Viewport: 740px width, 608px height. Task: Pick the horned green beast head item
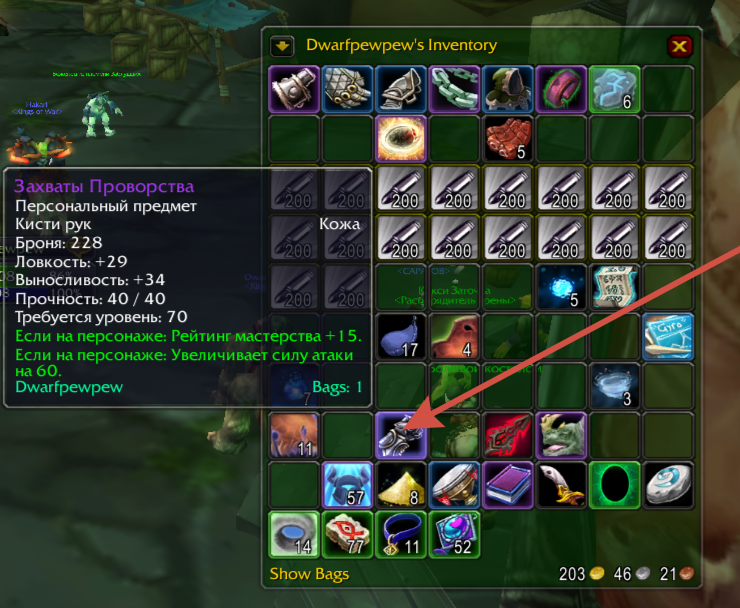[x=561, y=436]
